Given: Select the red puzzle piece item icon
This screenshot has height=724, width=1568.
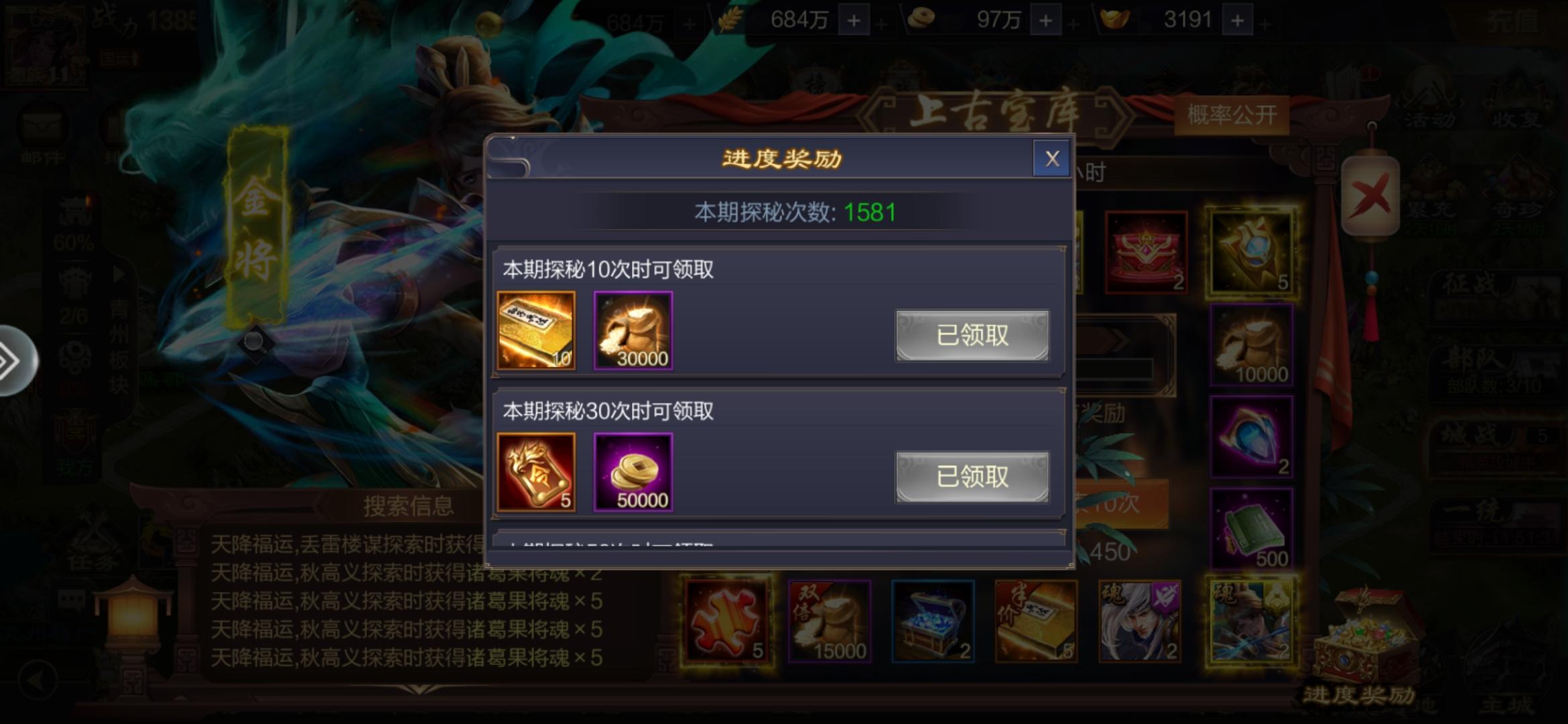Looking at the screenshot, I should coord(726,621).
